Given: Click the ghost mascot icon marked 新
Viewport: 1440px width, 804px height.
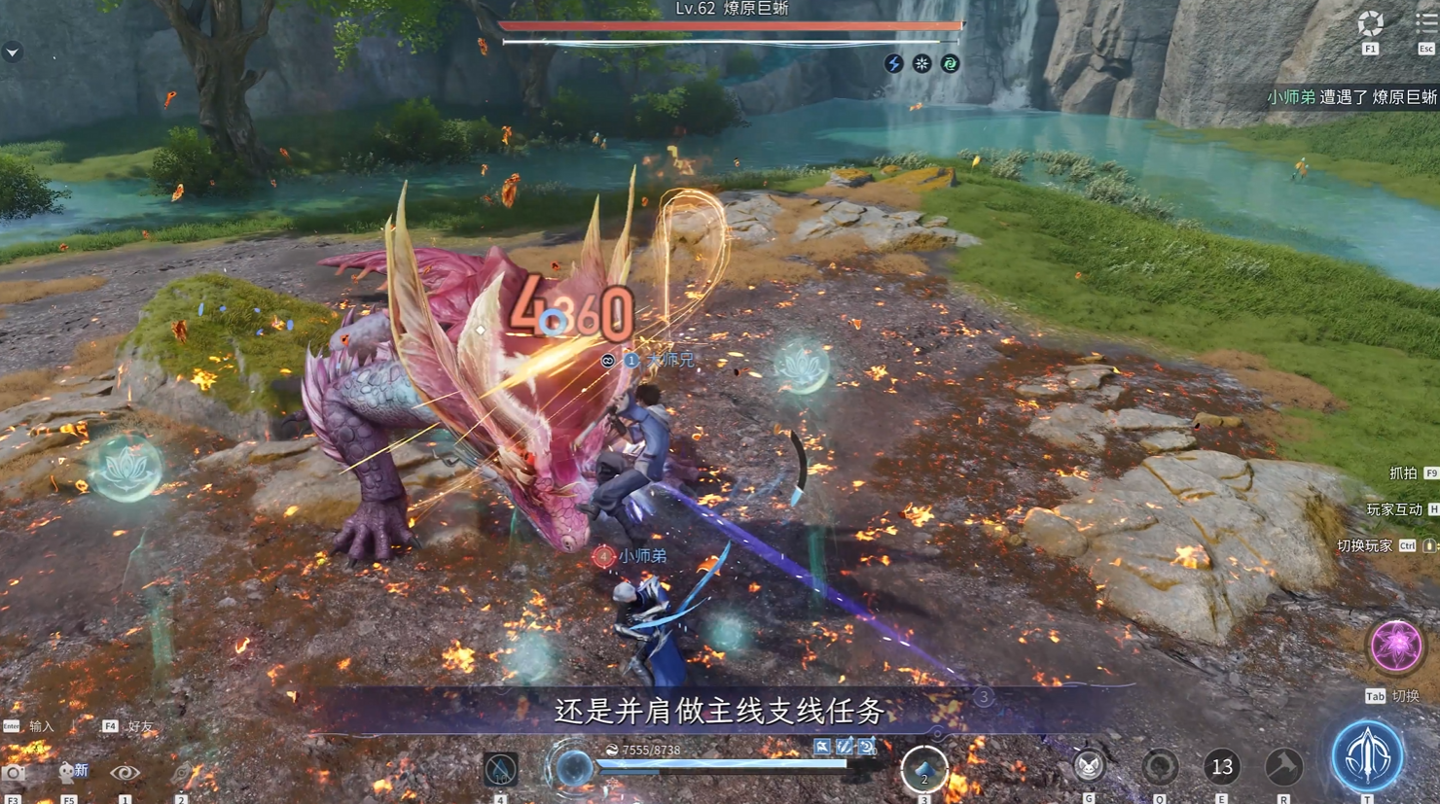Looking at the screenshot, I should (x=70, y=772).
